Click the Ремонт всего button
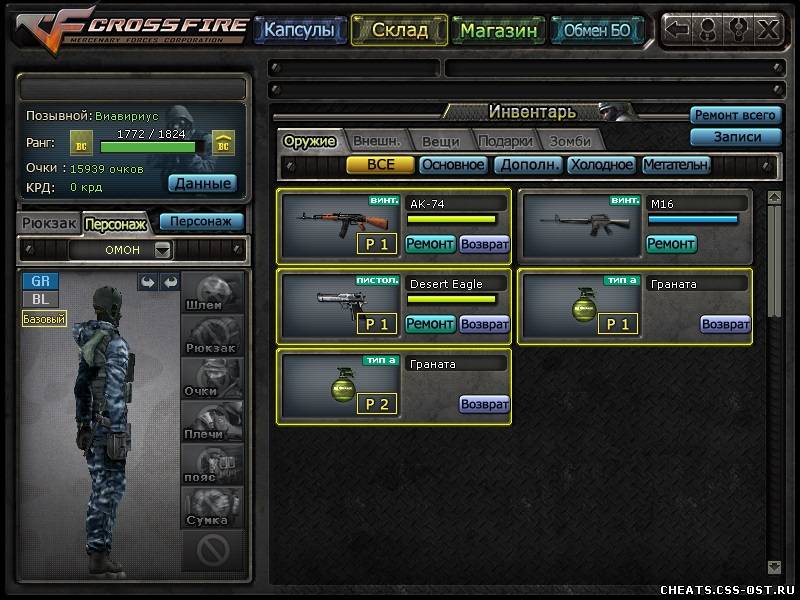This screenshot has height=600, width=800. (x=734, y=116)
